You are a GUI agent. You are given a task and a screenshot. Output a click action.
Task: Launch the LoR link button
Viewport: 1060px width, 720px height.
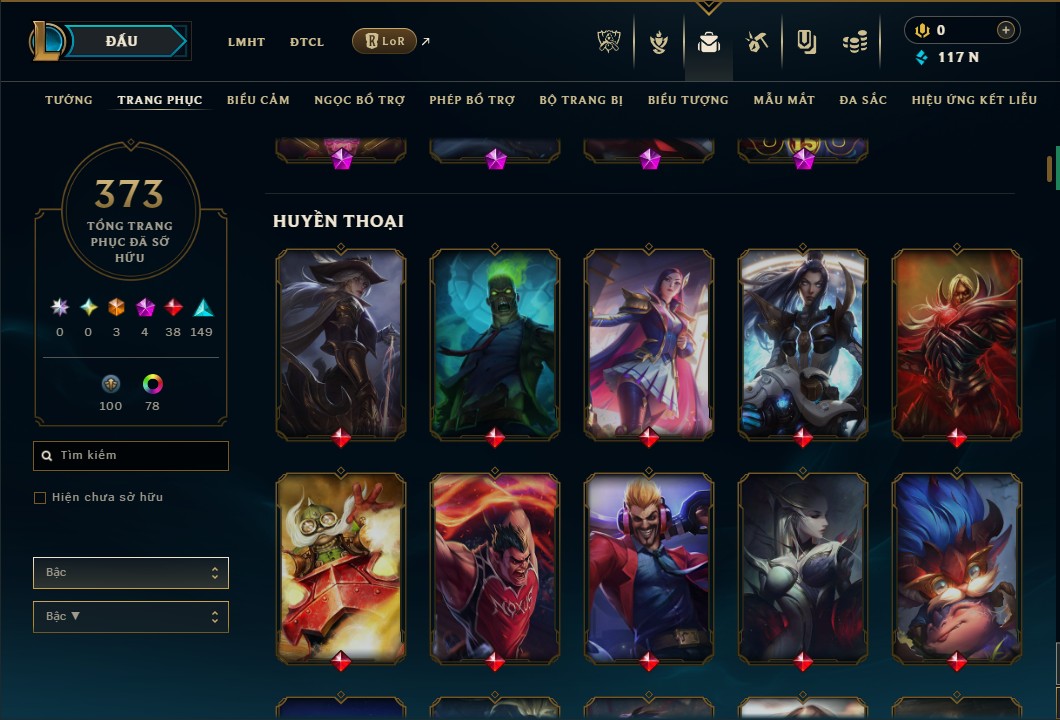click(385, 41)
